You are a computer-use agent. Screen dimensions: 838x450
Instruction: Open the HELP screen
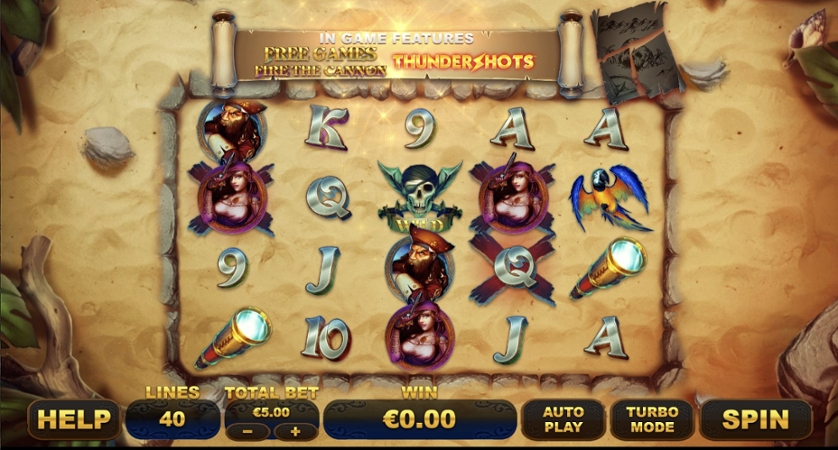pos(73,419)
